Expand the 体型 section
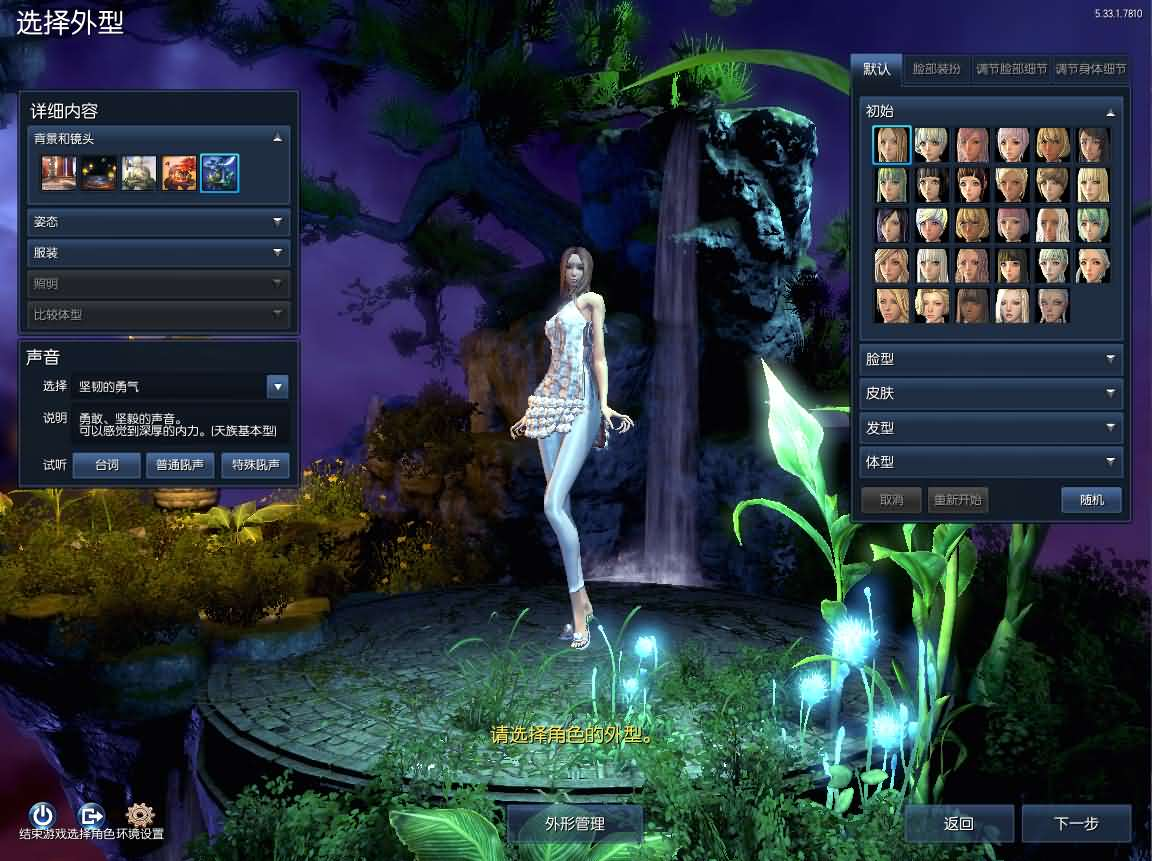 pos(990,462)
